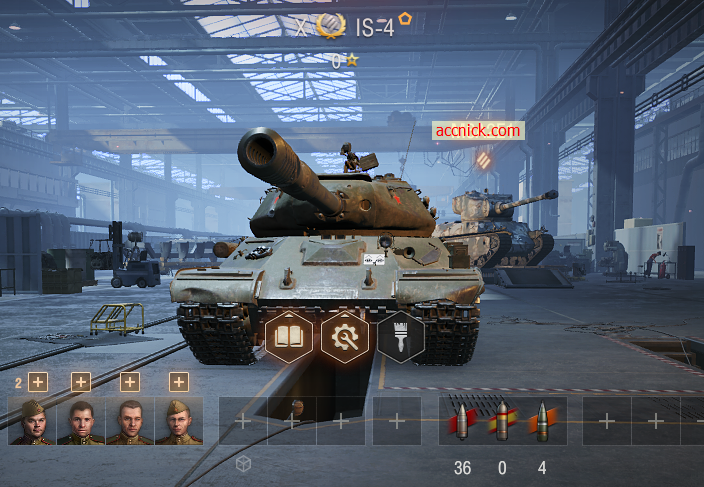Select the fourth crew member portrait

pyautogui.click(x=179, y=421)
